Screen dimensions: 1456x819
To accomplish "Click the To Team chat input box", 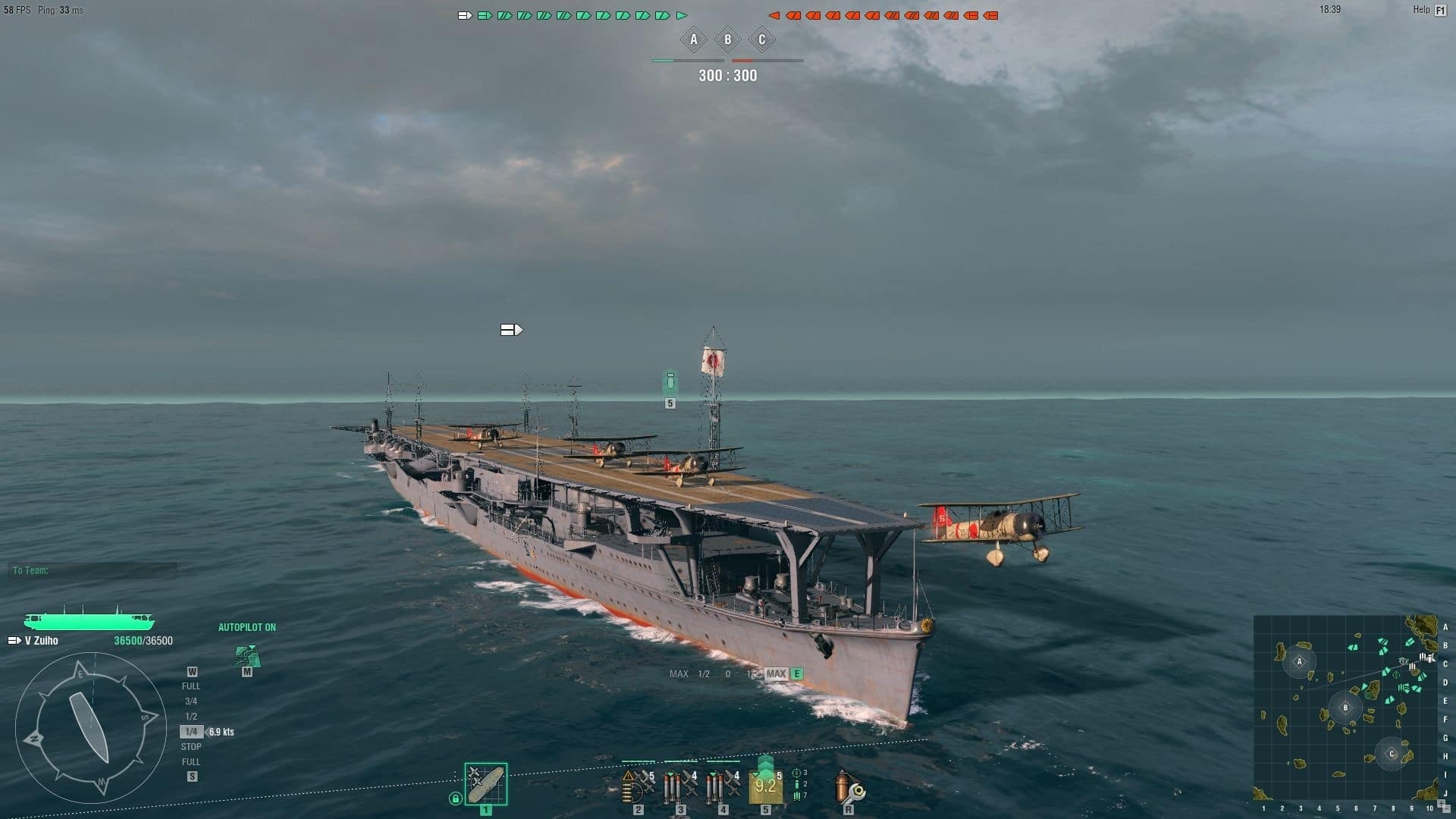I will click(x=93, y=570).
